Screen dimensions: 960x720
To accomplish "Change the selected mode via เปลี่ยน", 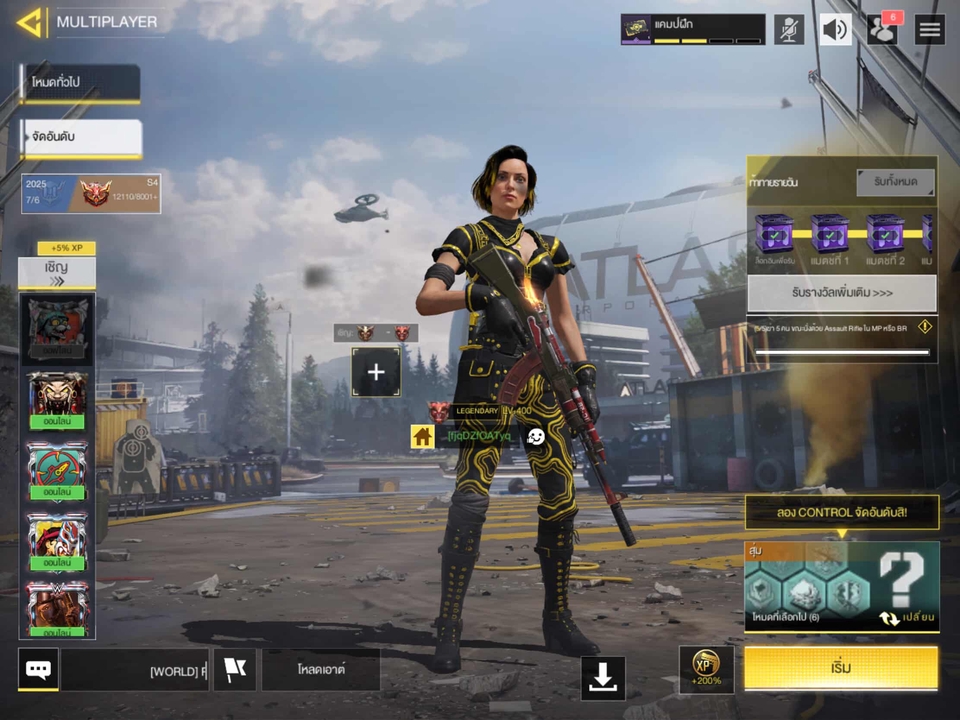I will [908, 617].
